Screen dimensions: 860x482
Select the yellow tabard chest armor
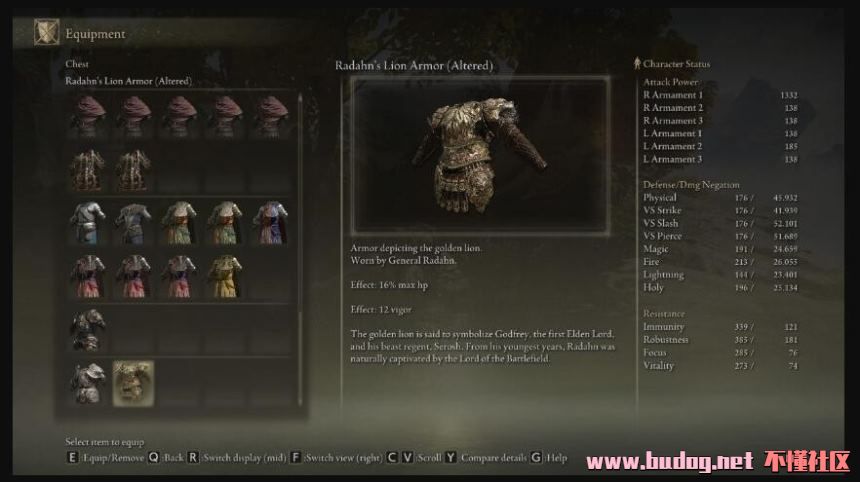coord(225,275)
